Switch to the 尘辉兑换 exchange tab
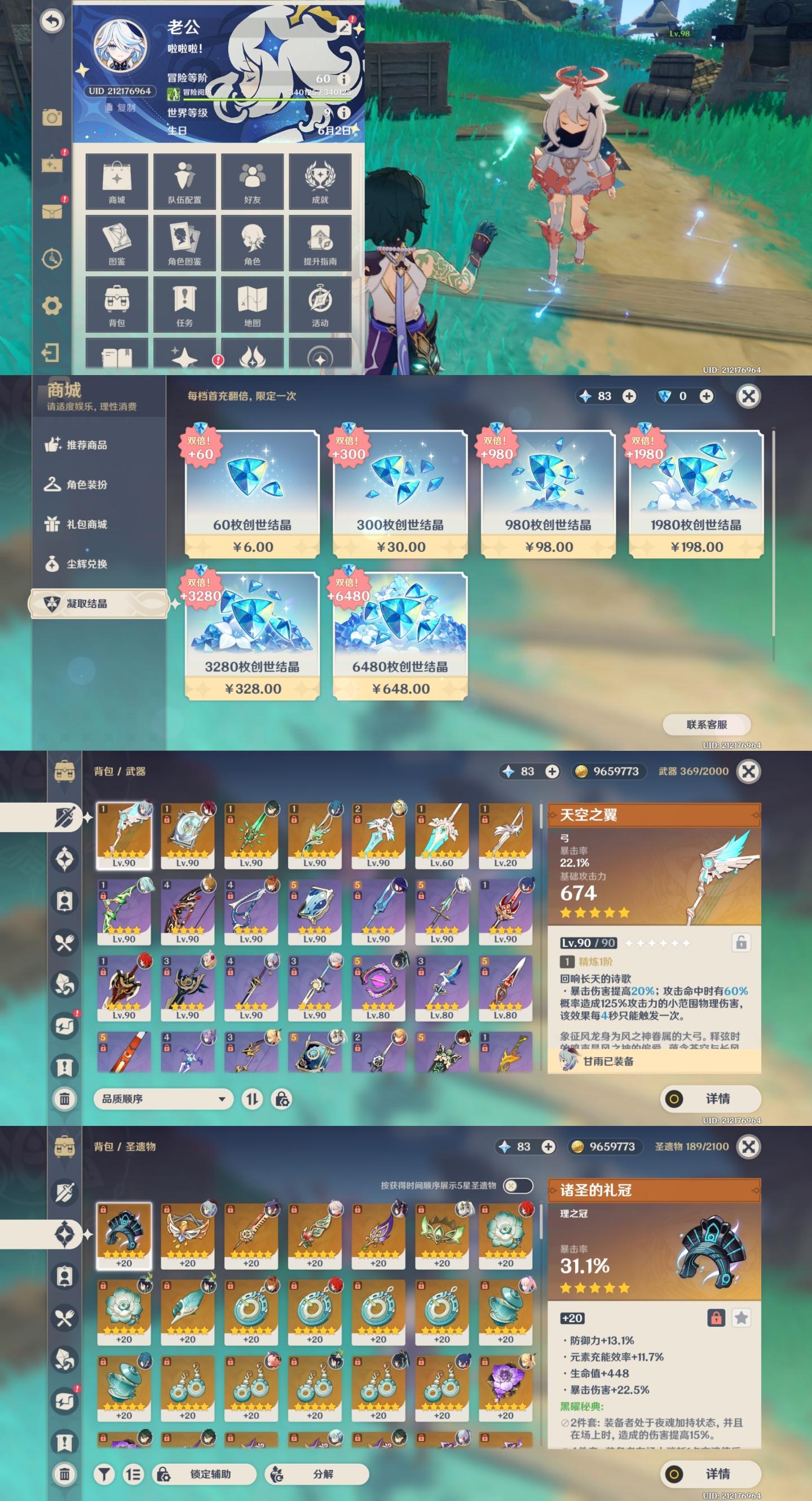The height and width of the screenshot is (1501, 812). coord(86,564)
